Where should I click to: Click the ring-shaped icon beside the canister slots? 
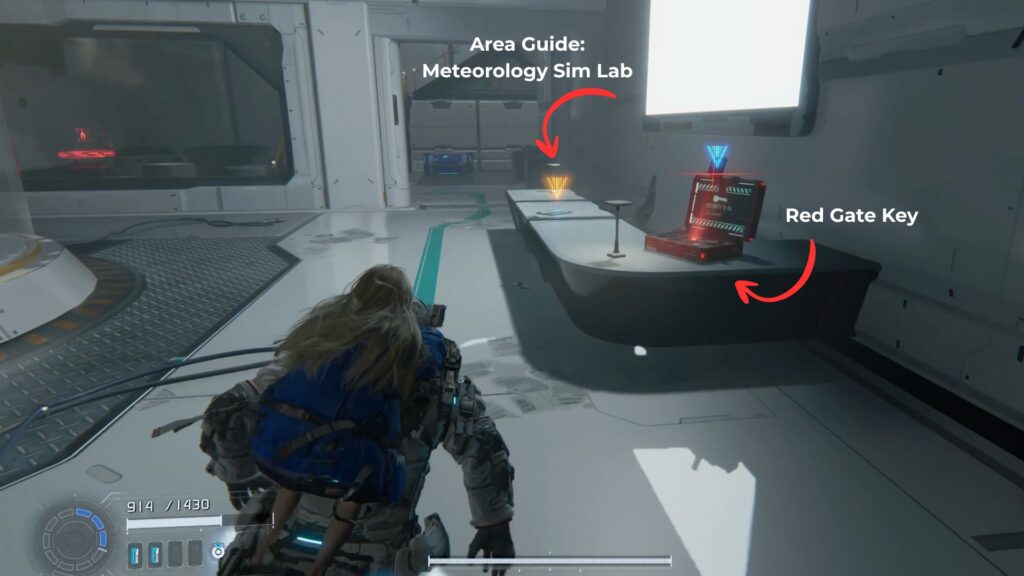coord(217,551)
